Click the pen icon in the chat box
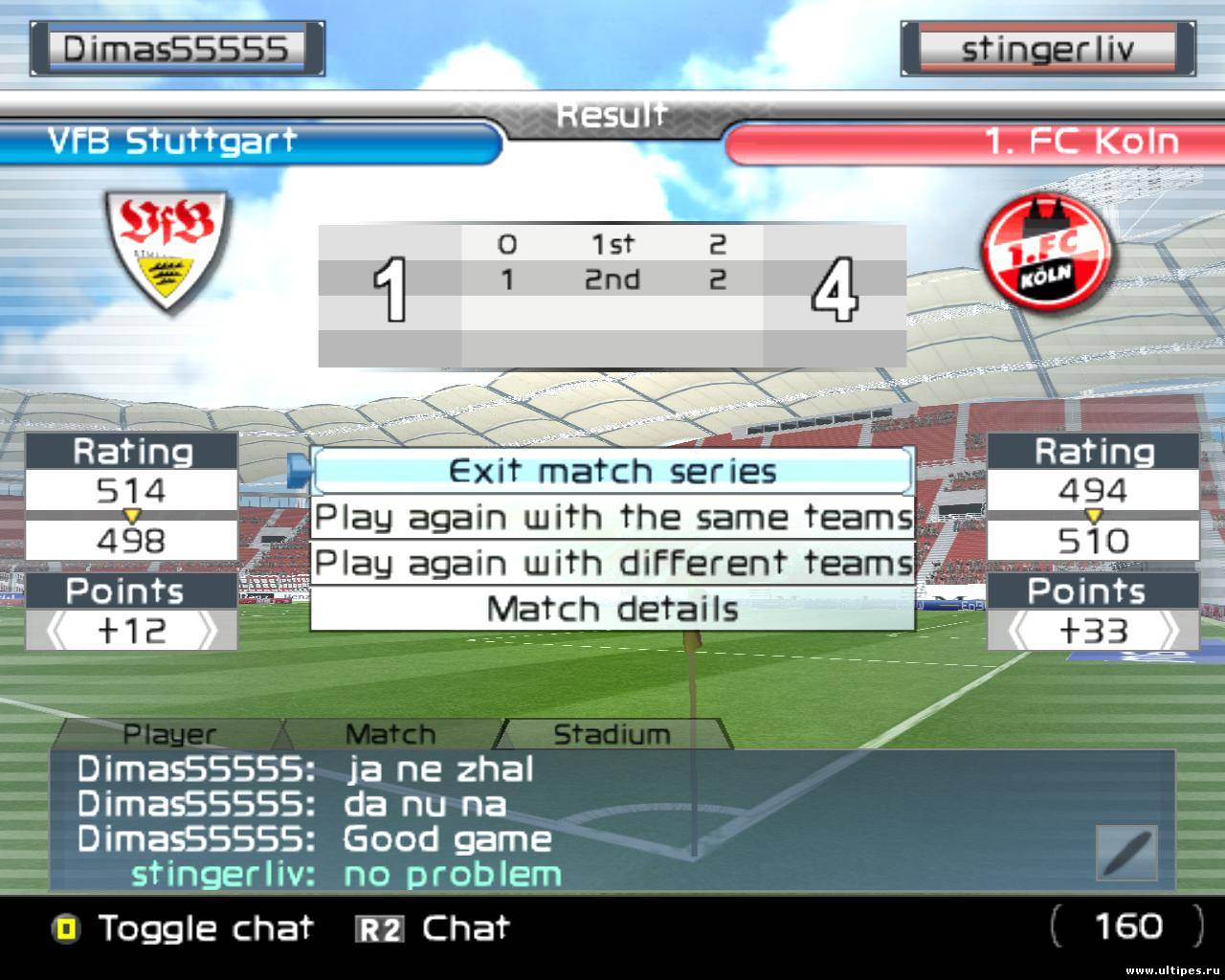The height and width of the screenshot is (980, 1225). [x=1126, y=853]
